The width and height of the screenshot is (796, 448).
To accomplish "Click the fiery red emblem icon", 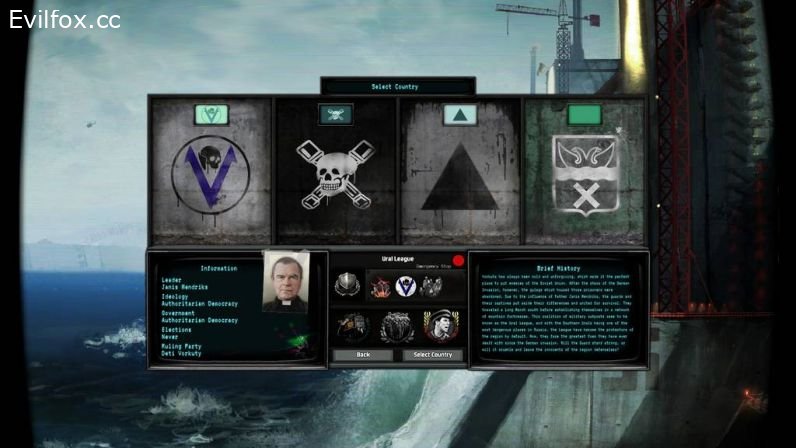I will [x=378, y=287].
